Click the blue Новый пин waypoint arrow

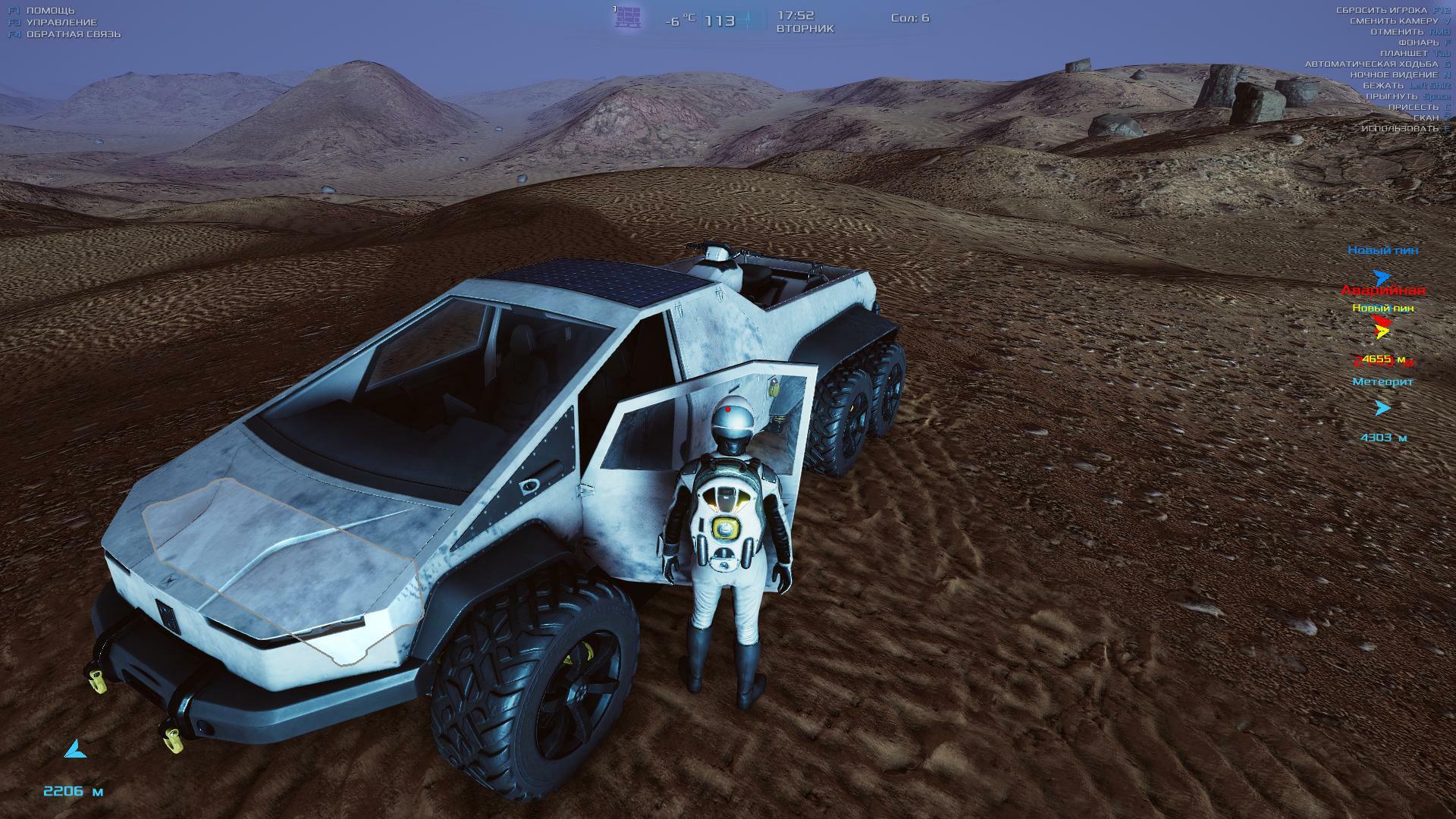click(1382, 278)
